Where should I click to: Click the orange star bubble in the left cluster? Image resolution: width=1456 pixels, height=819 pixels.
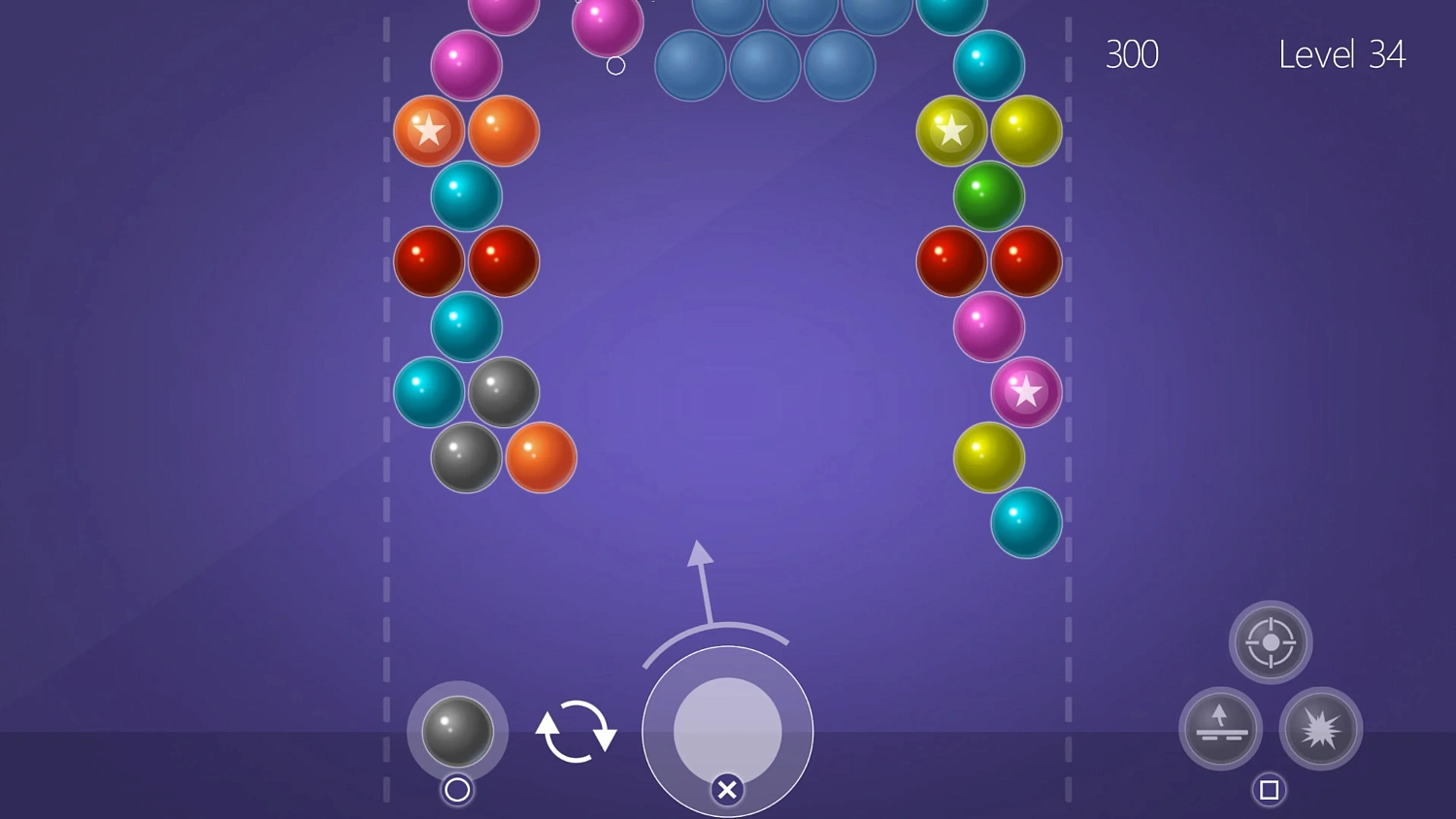pyautogui.click(x=428, y=130)
